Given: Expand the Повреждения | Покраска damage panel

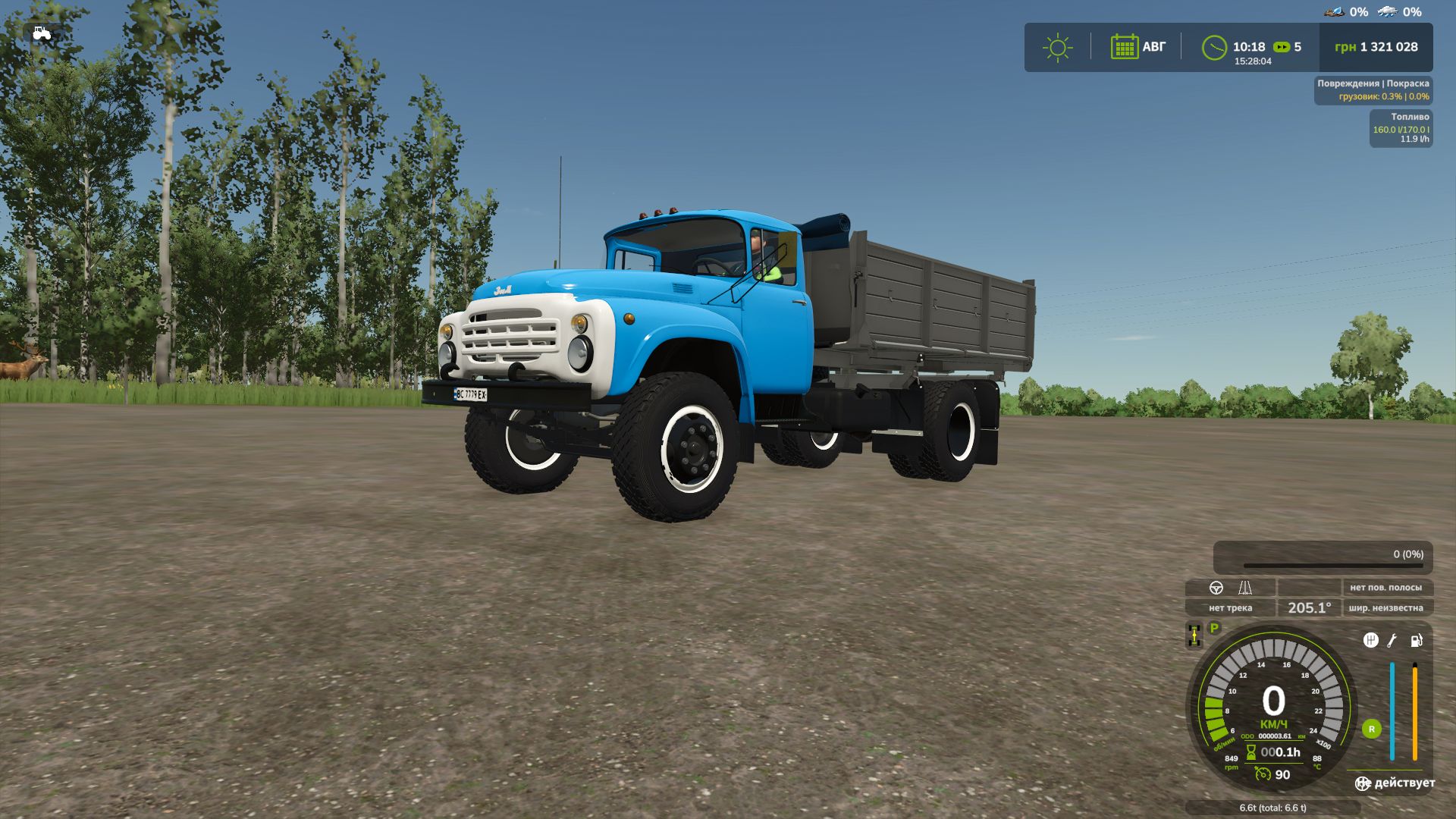Looking at the screenshot, I should pyautogui.click(x=1373, y=89).
